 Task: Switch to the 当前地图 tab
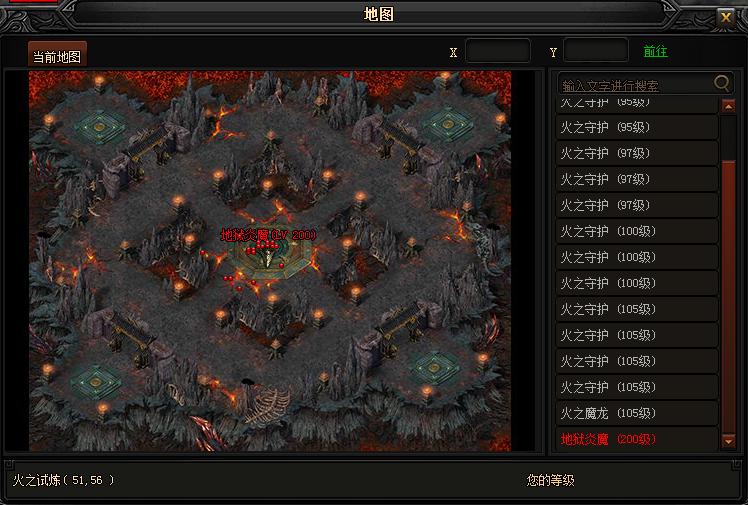(57, 54)
